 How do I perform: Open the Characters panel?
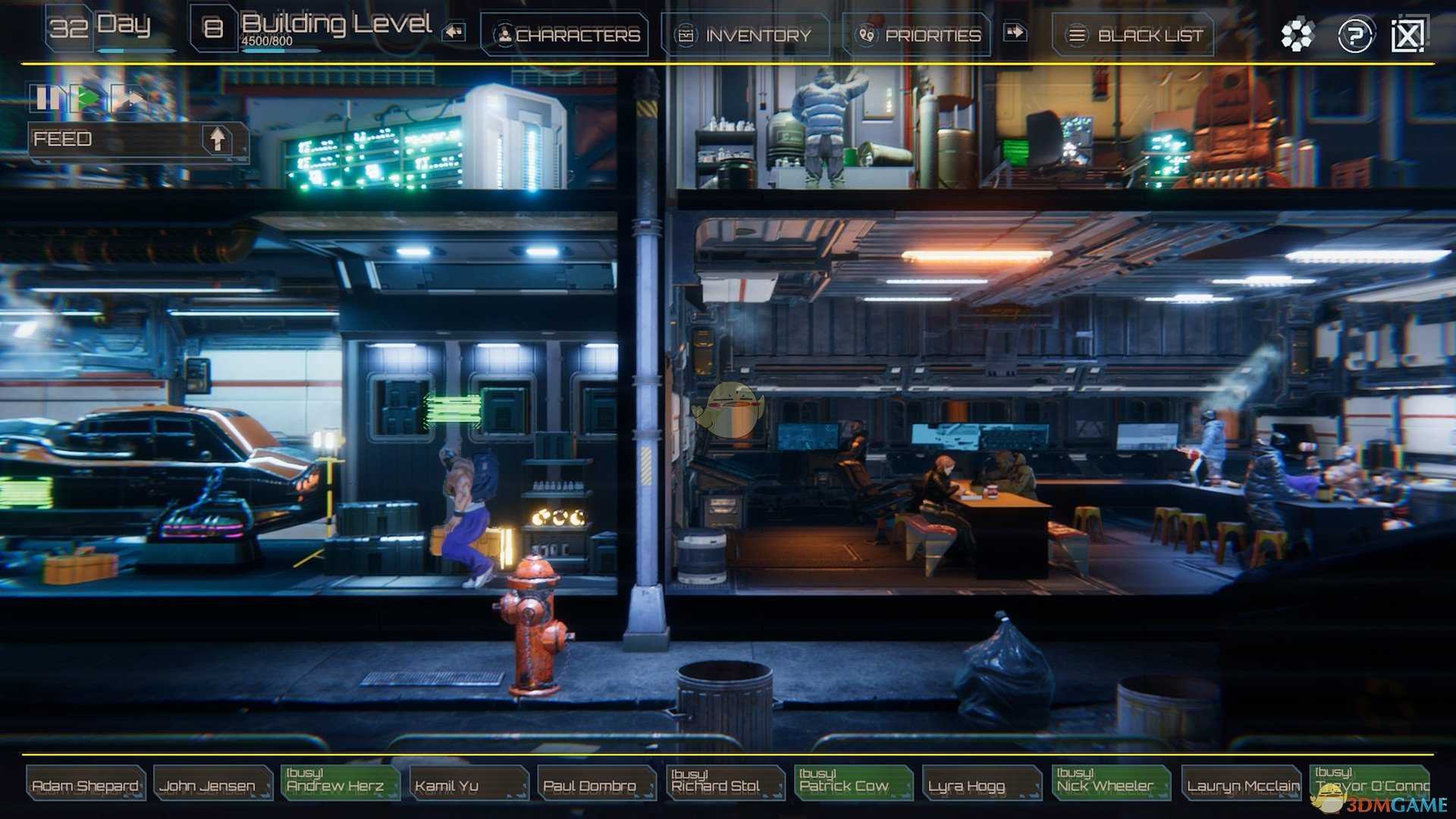coord(565,35)
